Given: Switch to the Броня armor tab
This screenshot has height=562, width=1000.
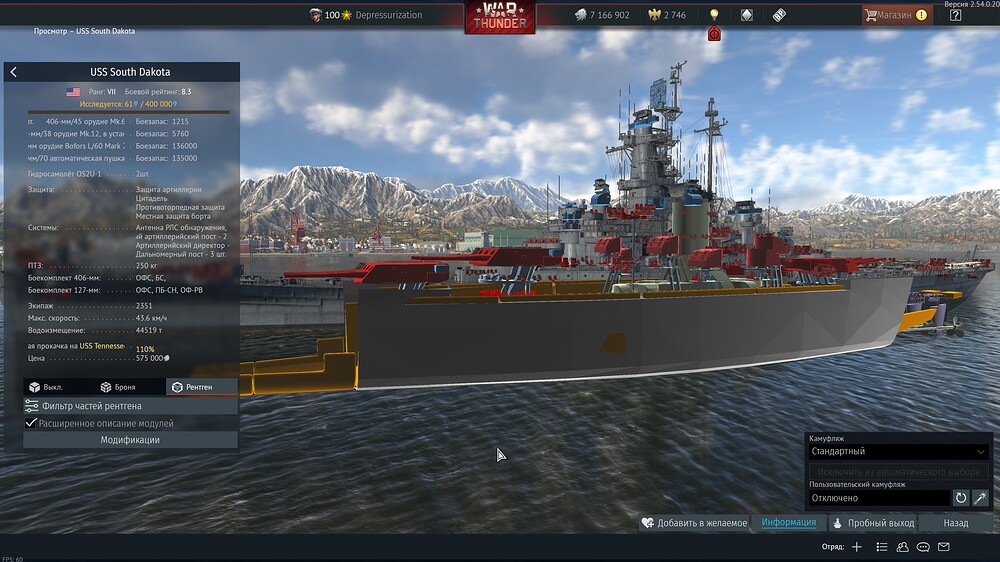Looking at the screenshot, I should [118, 387].
